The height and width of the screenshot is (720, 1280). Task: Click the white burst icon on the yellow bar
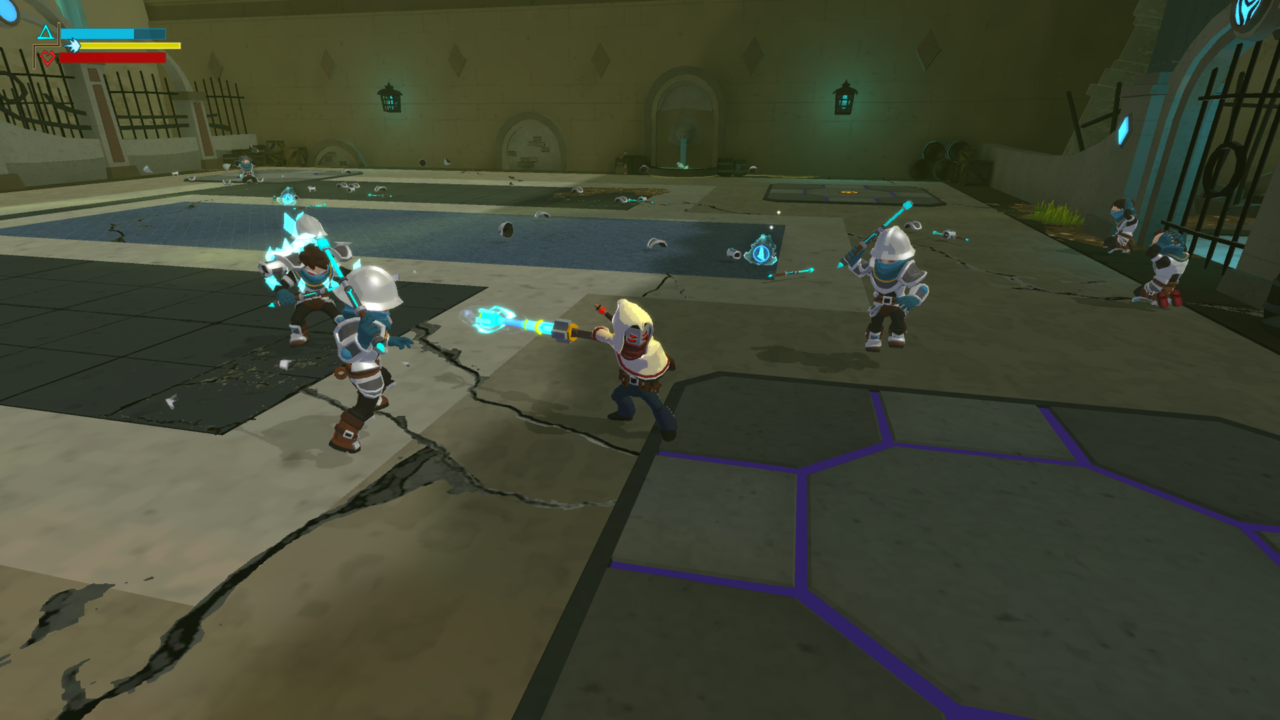click(73, 45)
